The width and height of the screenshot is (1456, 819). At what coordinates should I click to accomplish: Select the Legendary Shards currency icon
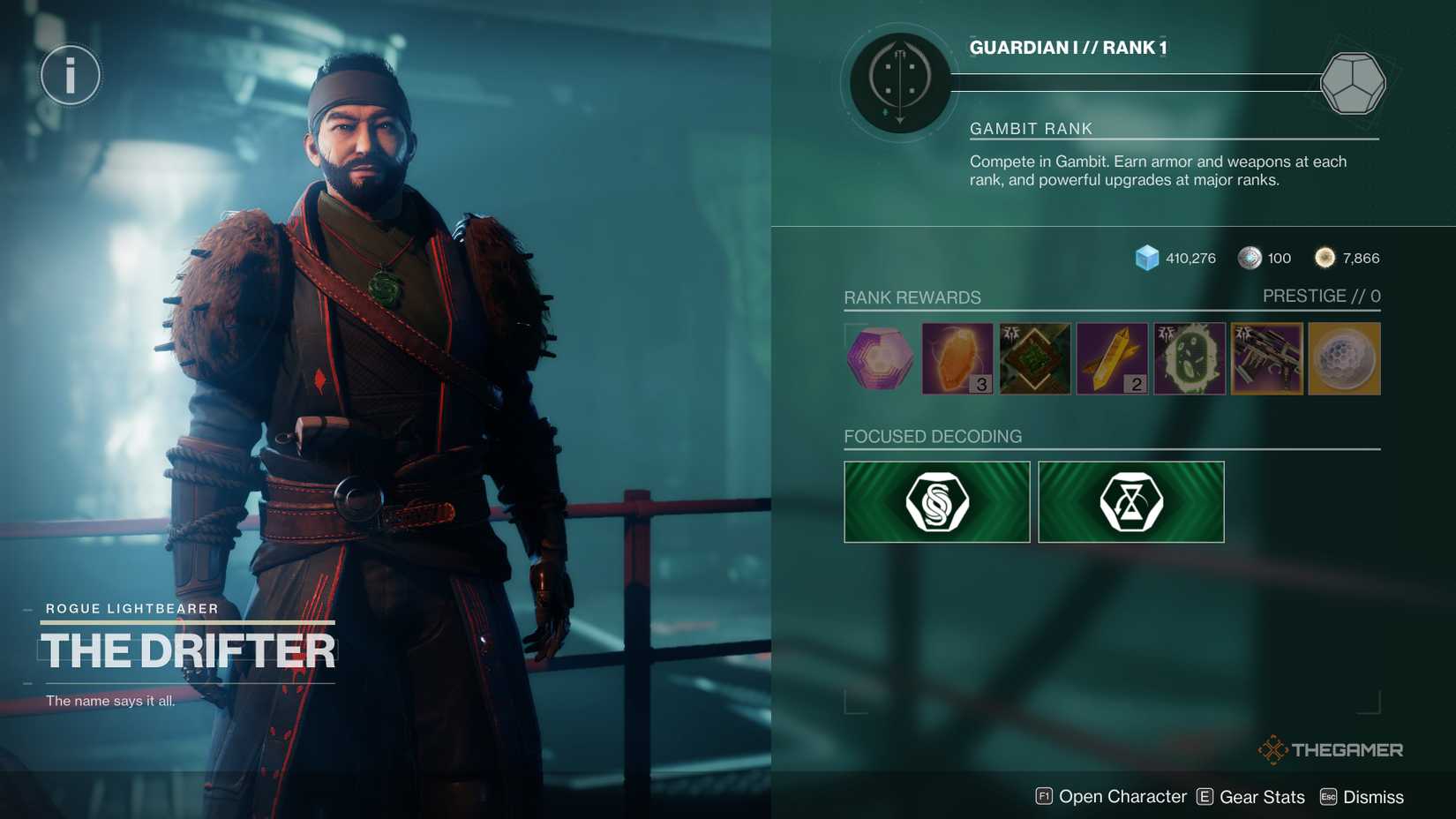(x=1324, y=257)
